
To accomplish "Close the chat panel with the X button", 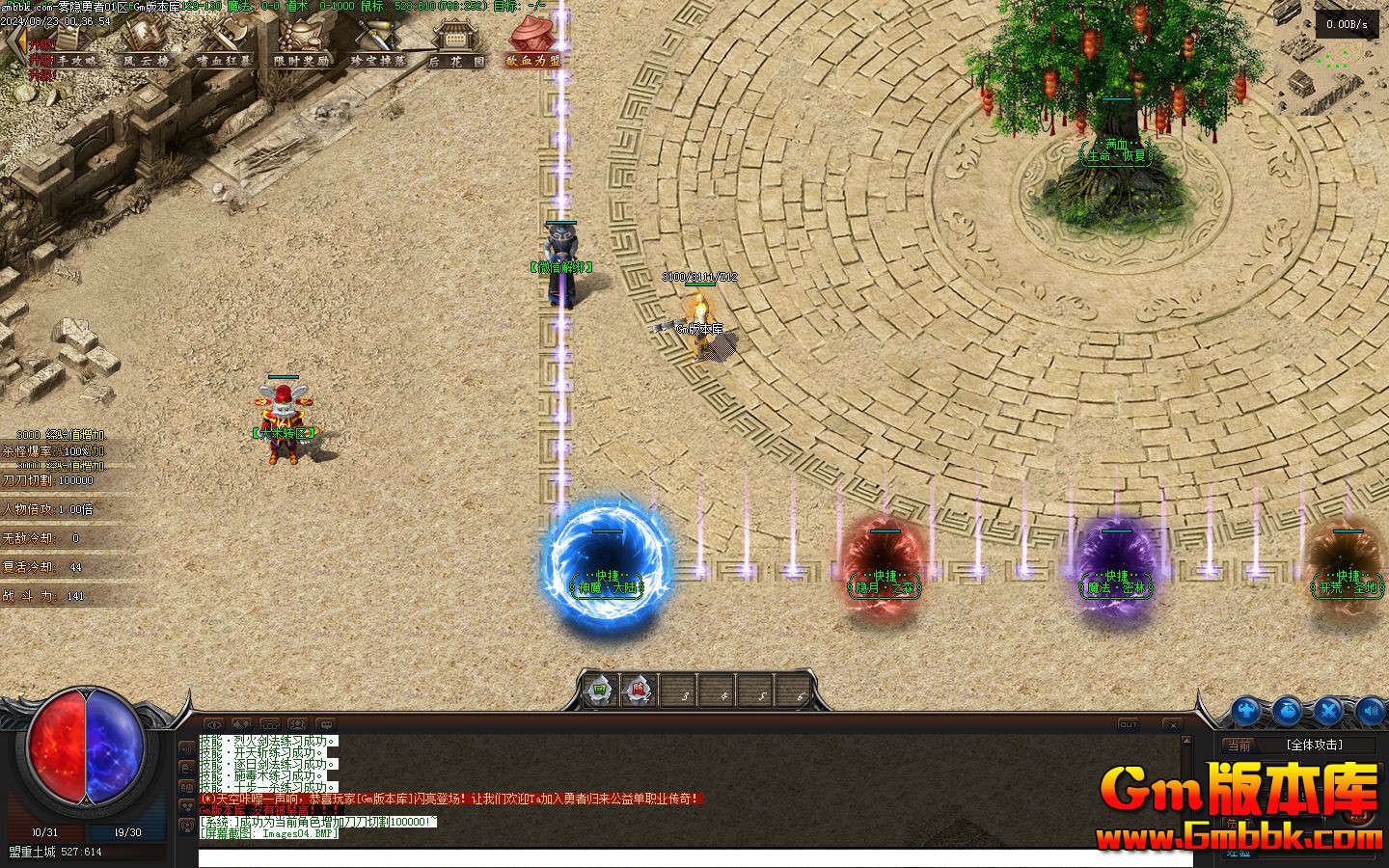I will pos(1172,724).
